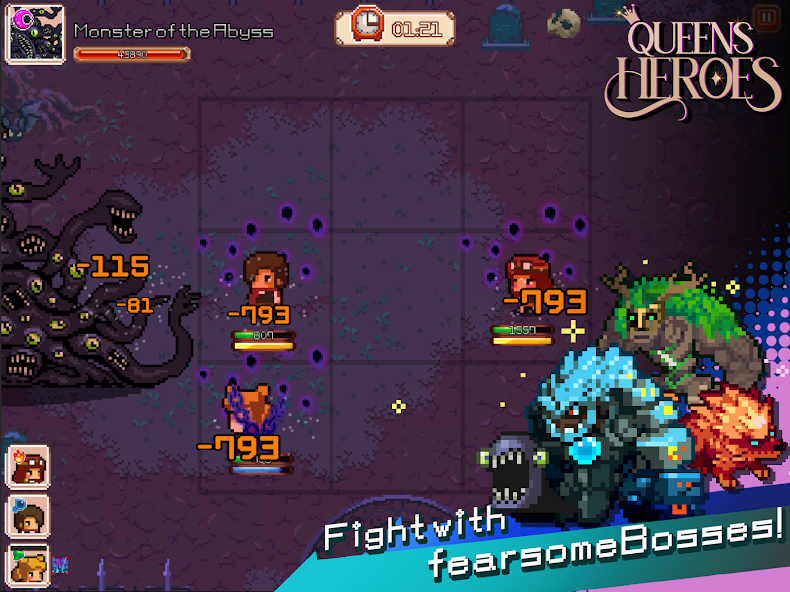Screen dimensions: 790x592
Task: Select the fire hero with goggles portrait
Action: (x=25, y=465)
